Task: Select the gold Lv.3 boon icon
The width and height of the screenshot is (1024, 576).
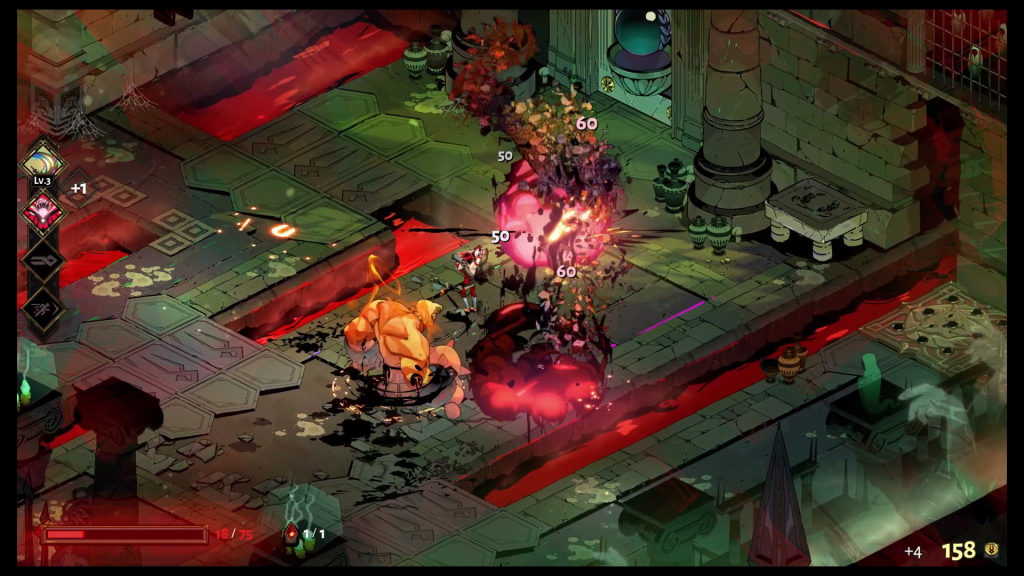Action: (x=43, y=162)
